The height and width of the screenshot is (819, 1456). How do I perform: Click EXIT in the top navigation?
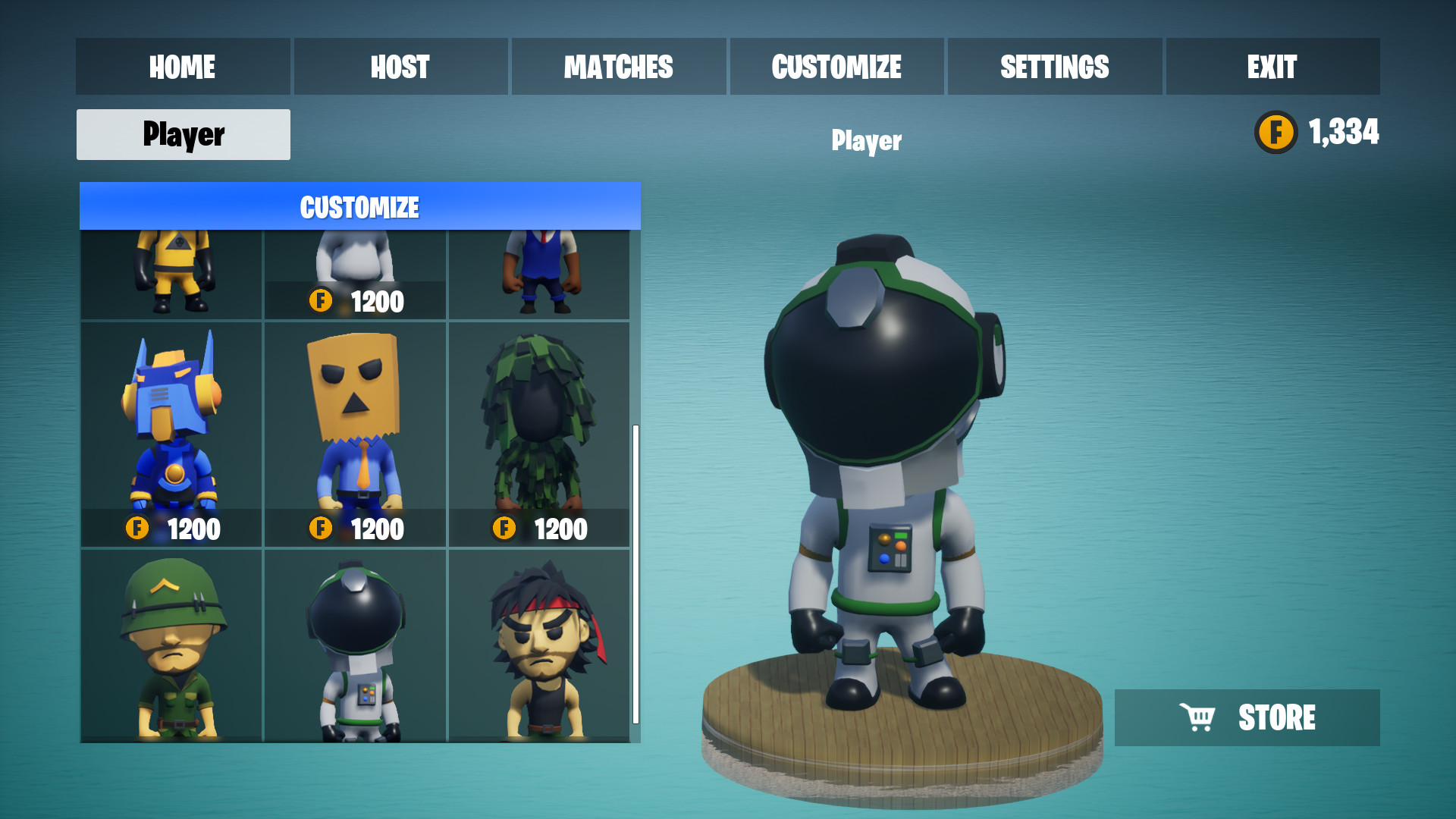(1272, 67)
